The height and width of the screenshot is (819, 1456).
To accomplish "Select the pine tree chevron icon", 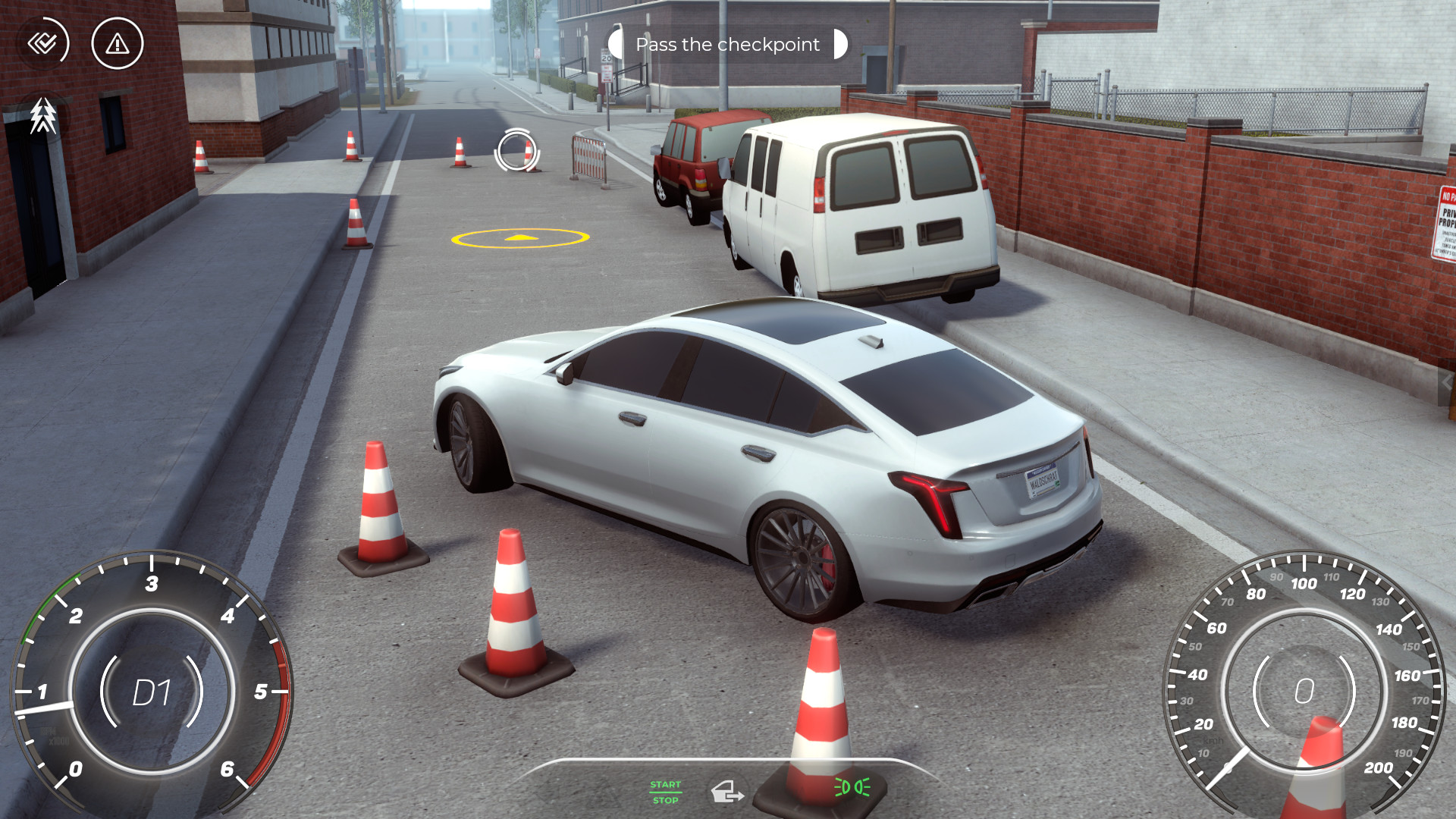I will 43,115.
